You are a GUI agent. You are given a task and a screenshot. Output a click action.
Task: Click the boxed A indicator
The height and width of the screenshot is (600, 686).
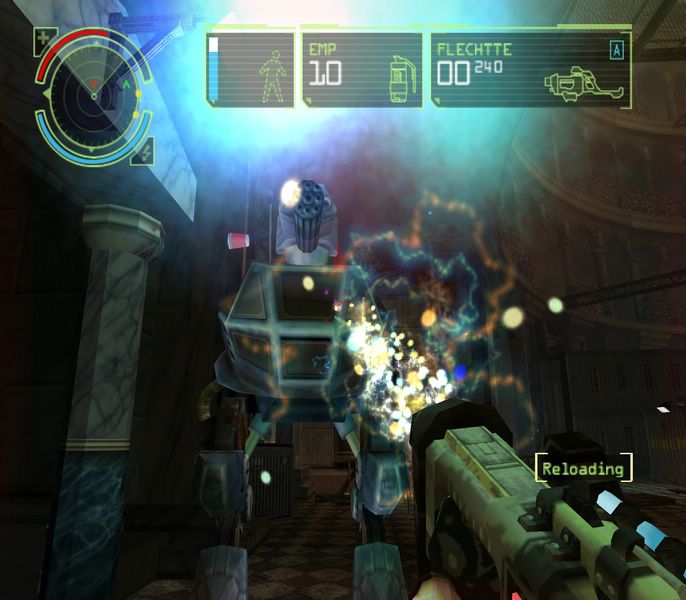(x=616, y=49)
